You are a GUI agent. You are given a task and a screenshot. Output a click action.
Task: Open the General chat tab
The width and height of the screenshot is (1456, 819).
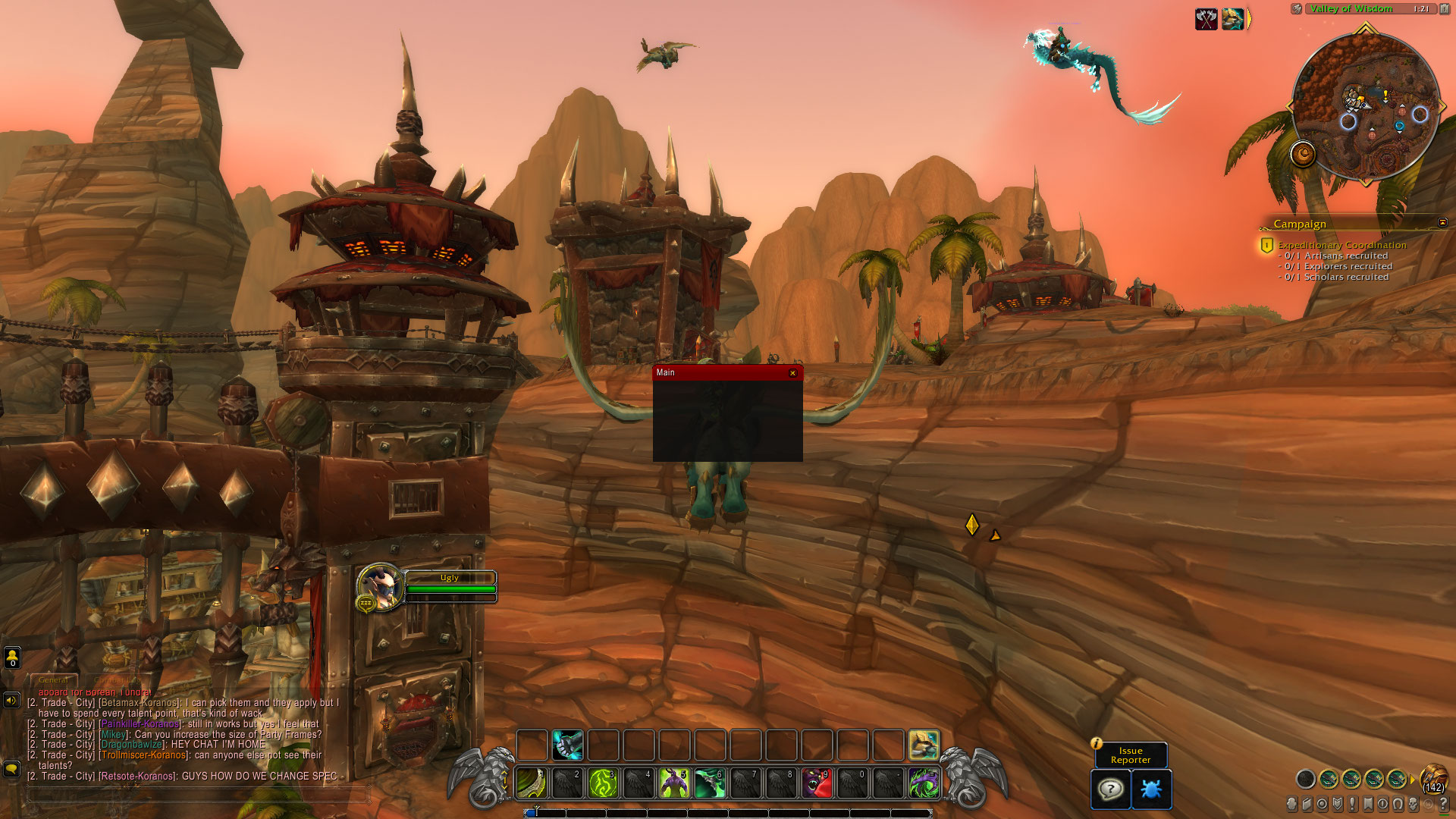tap(53, 680)
